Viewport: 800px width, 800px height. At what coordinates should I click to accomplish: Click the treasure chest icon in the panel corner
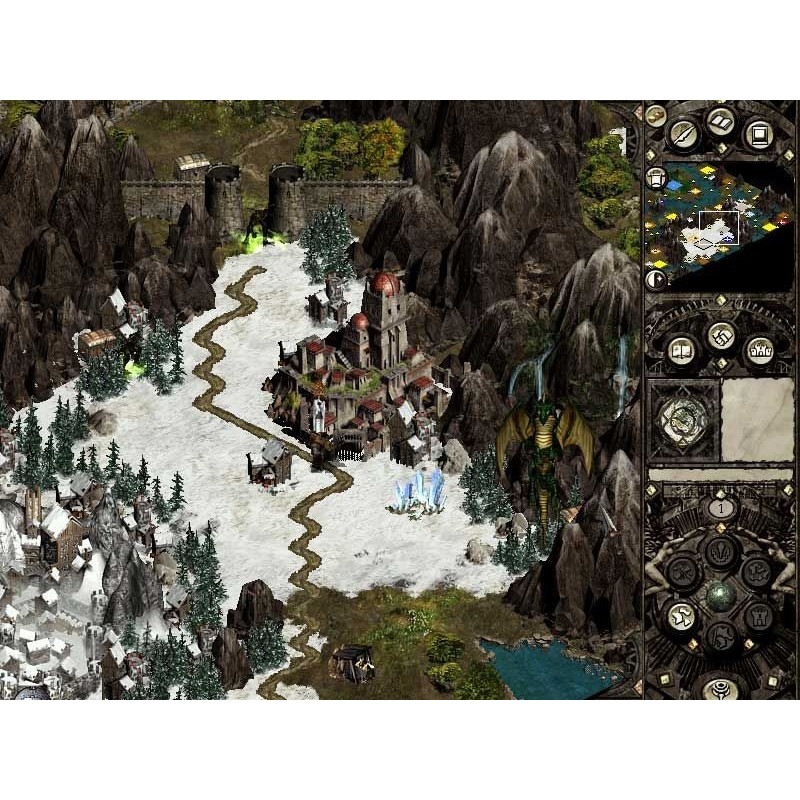click(656, 115)
